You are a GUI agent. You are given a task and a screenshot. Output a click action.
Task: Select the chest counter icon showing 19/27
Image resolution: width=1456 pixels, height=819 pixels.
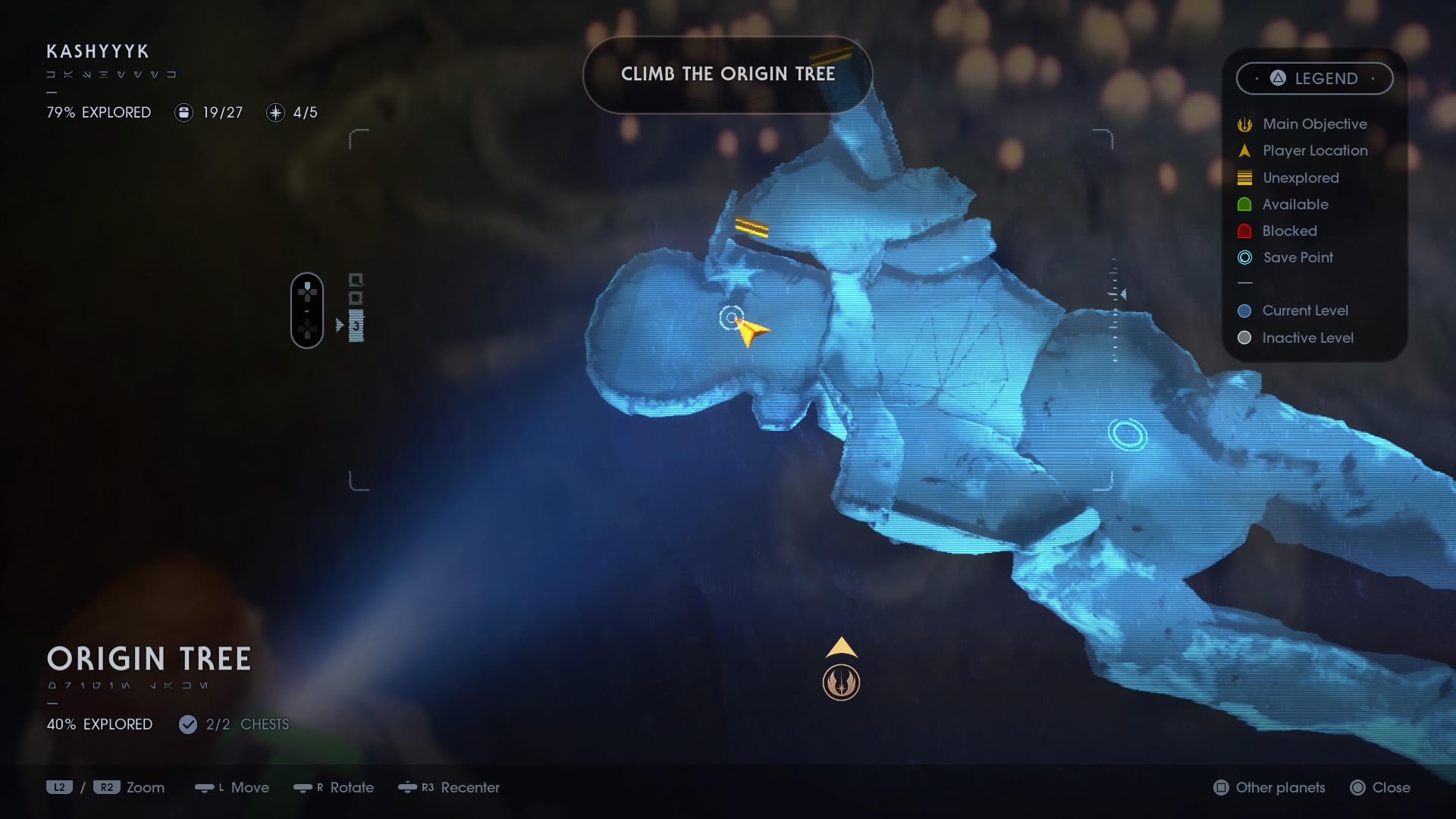coord(184,112)
